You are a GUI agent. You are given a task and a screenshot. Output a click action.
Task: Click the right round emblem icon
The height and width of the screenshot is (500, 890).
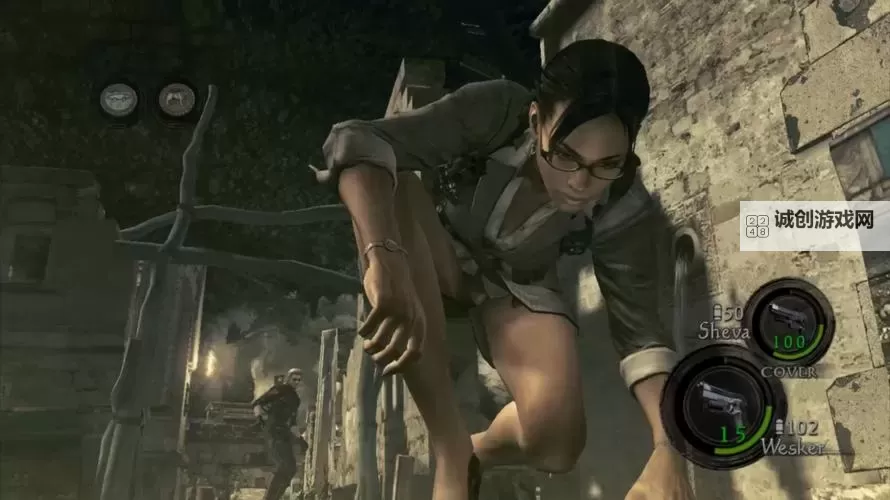177,99
